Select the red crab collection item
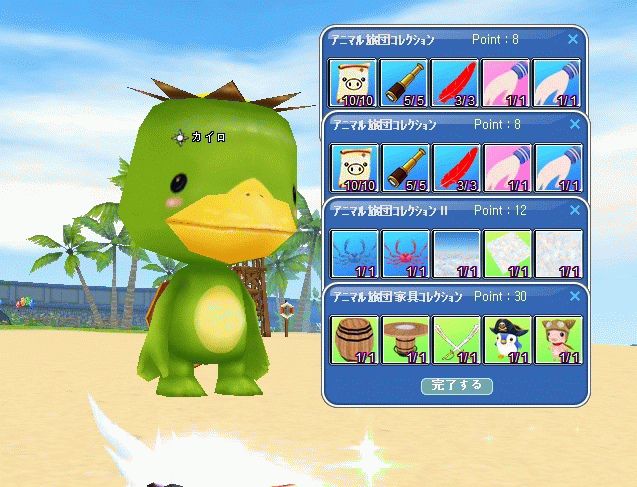 click(x=405, y=253)
